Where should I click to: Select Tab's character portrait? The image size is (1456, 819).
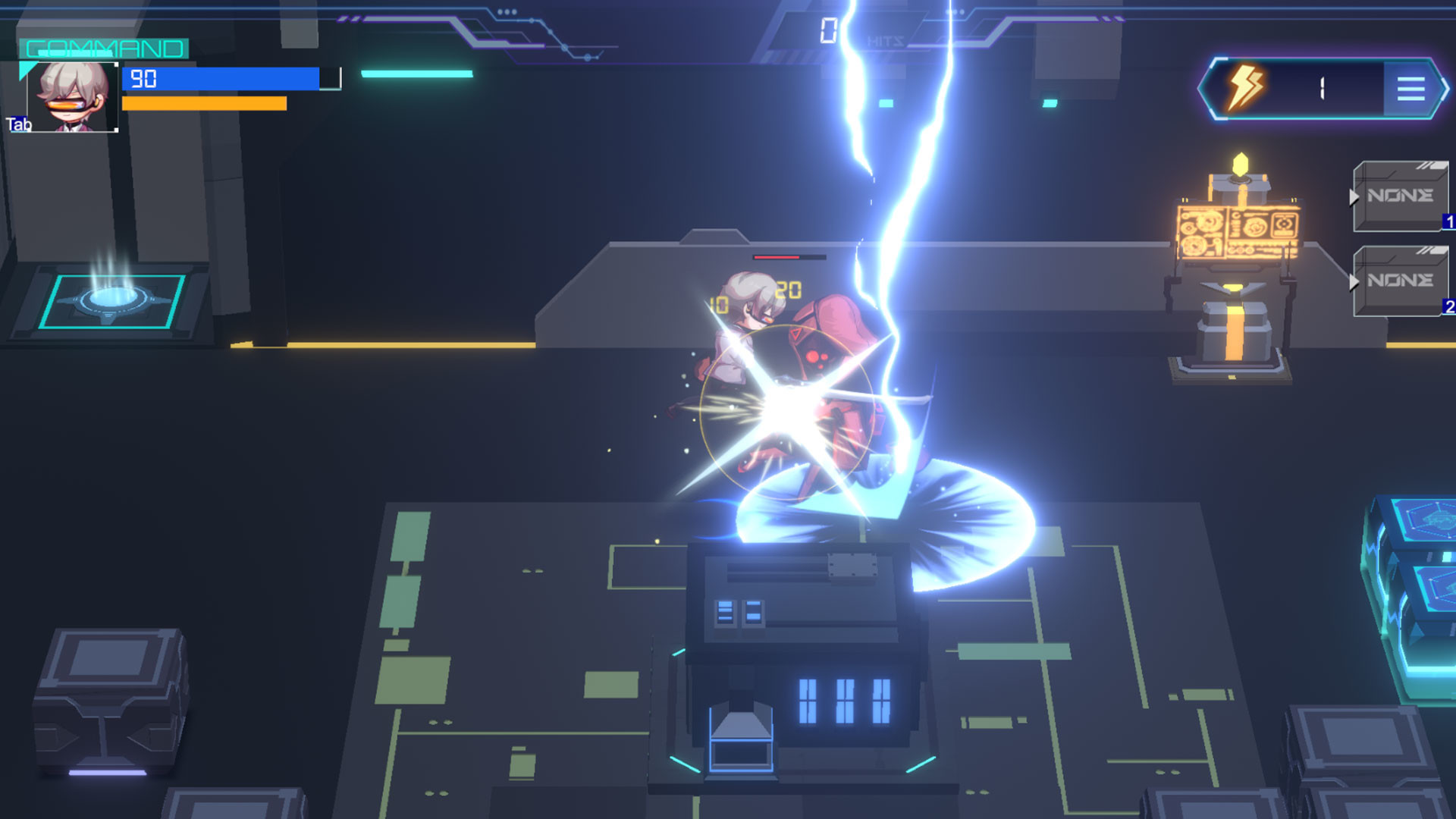tap(72, 95)
